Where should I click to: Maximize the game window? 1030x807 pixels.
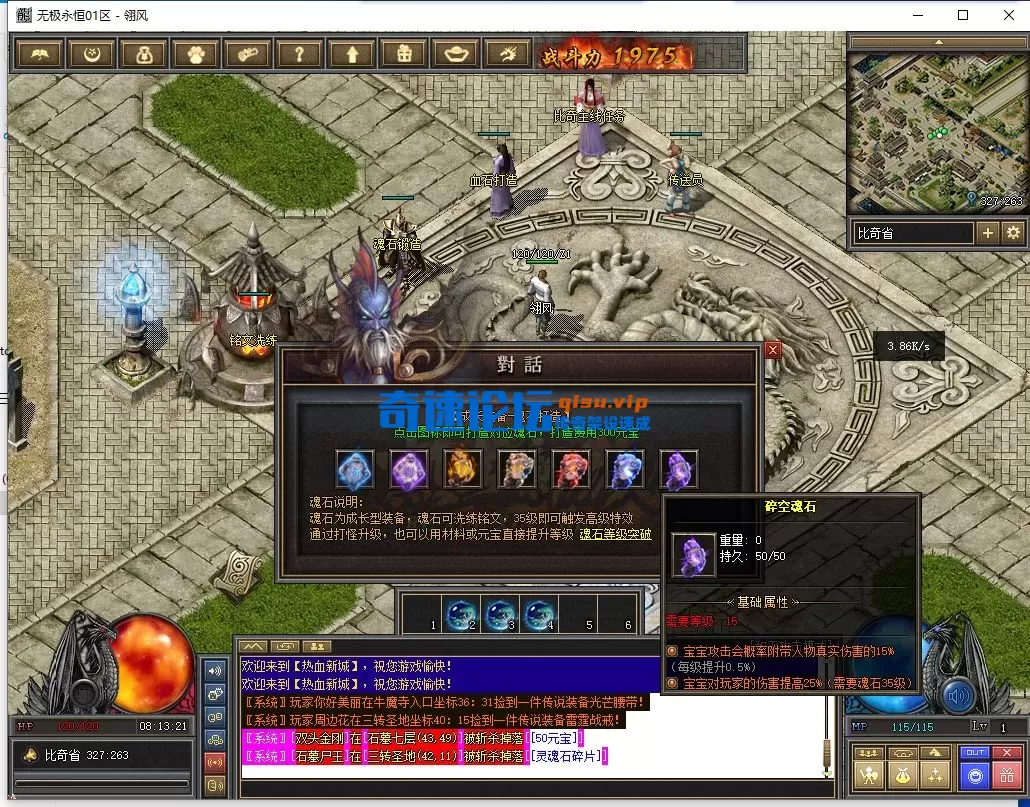coord(963,15)
